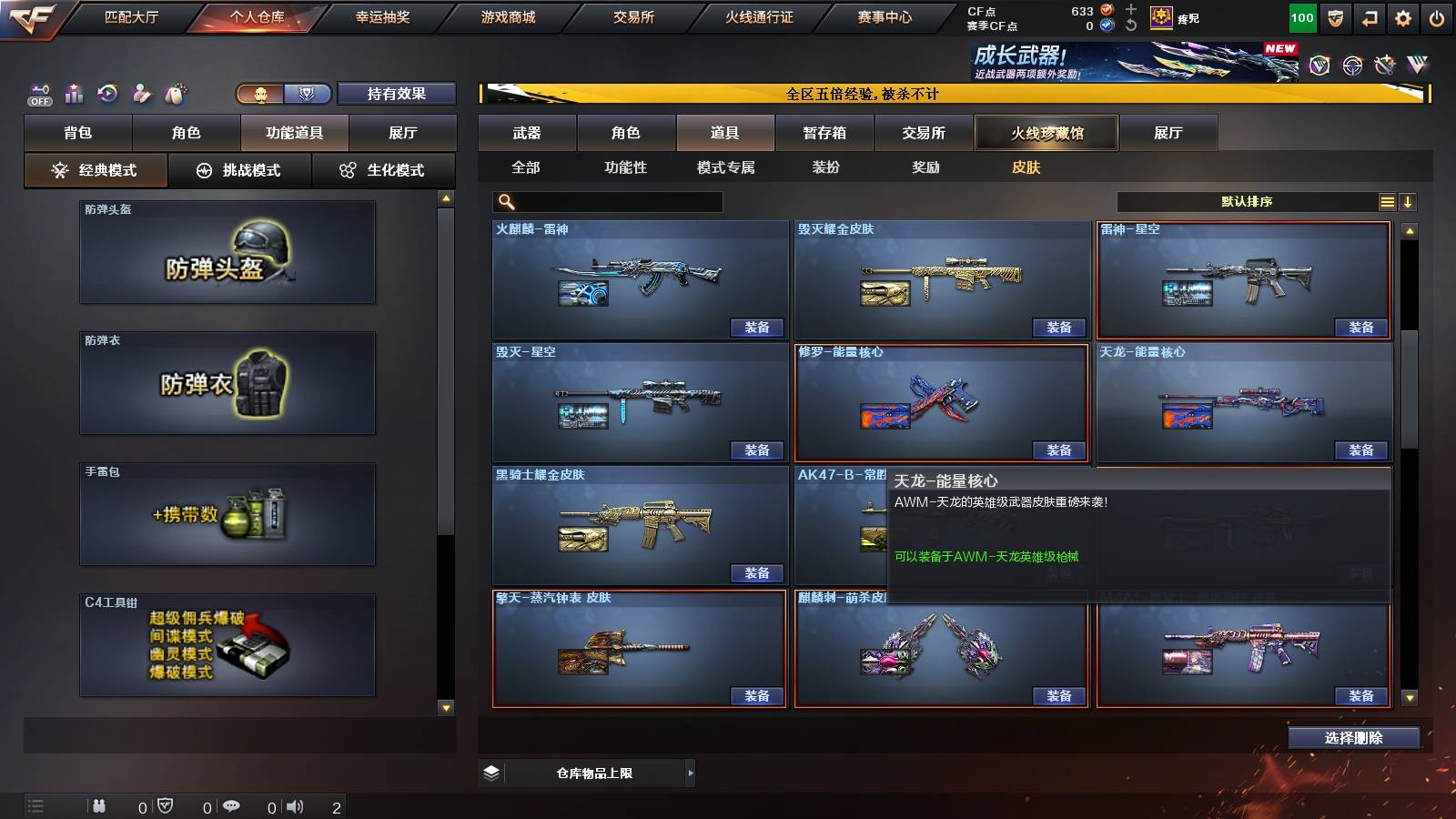Open the settings gear icon

1402,16
